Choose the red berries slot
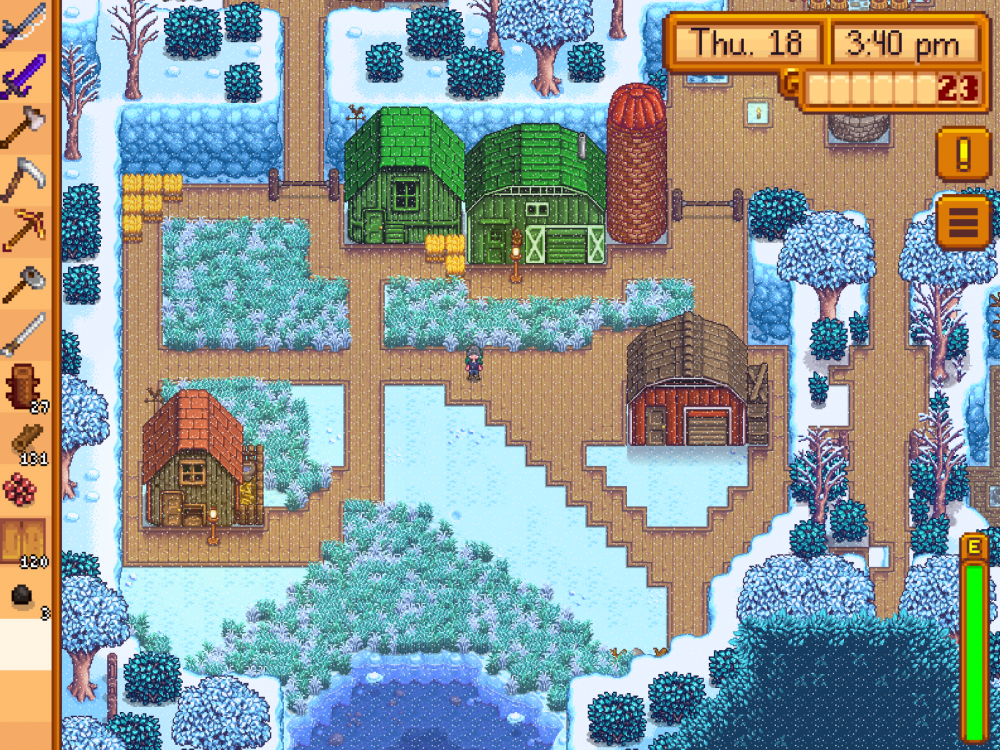The height and width of the screenshot is (750, 1000). (25, 491)
